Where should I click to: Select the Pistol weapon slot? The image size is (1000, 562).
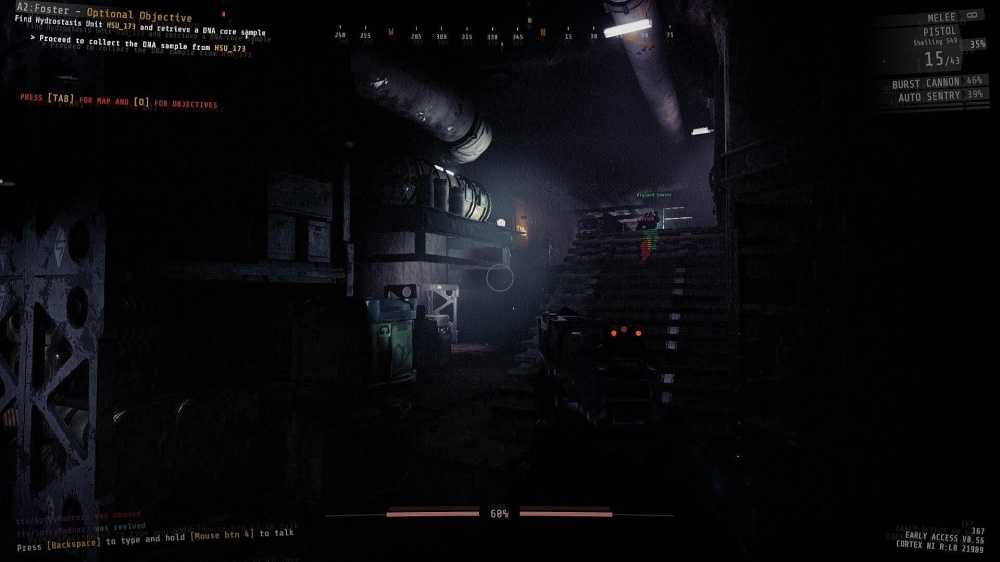click(939, 32)
